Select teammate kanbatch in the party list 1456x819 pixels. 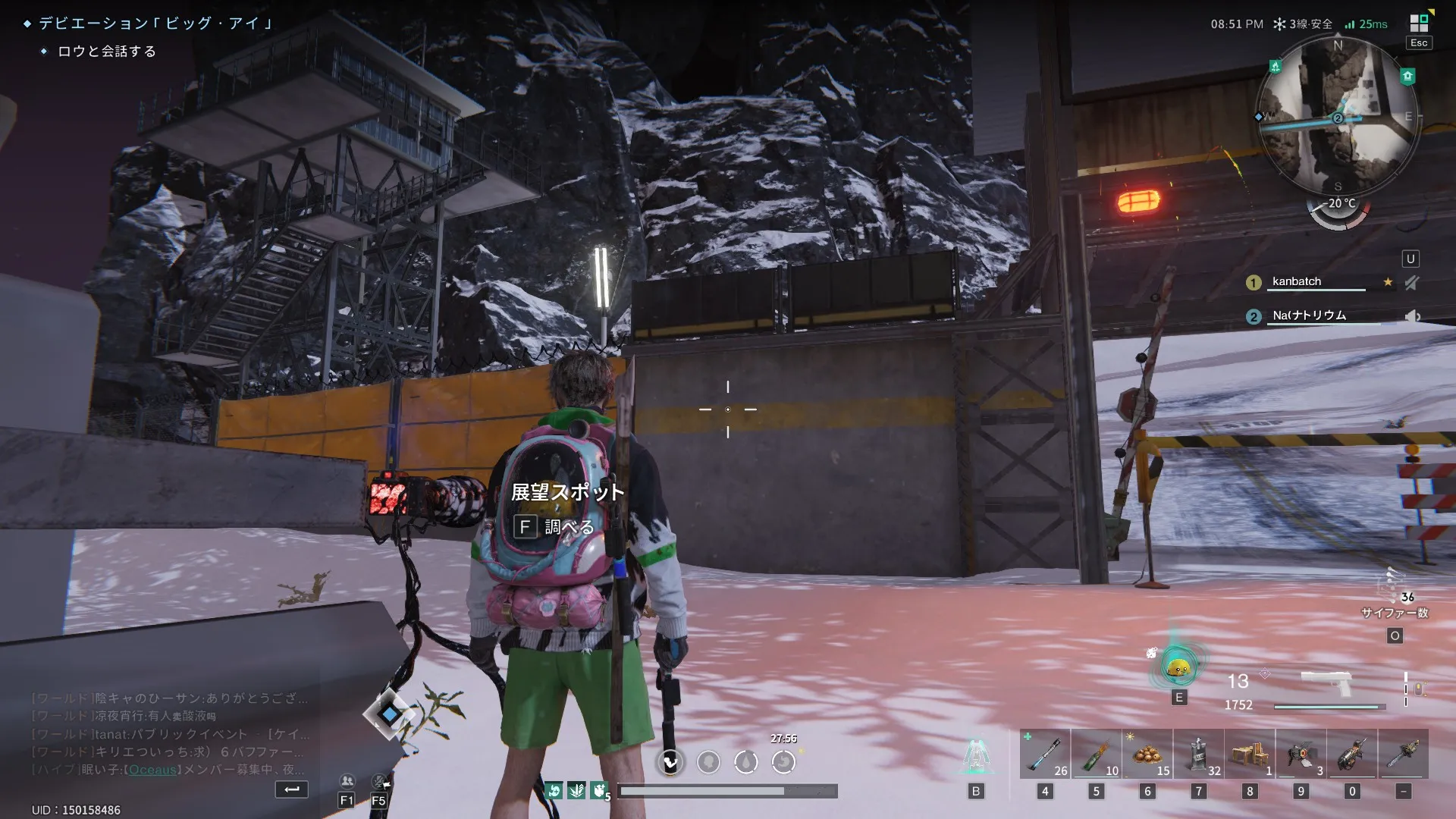pos(1297,281)
